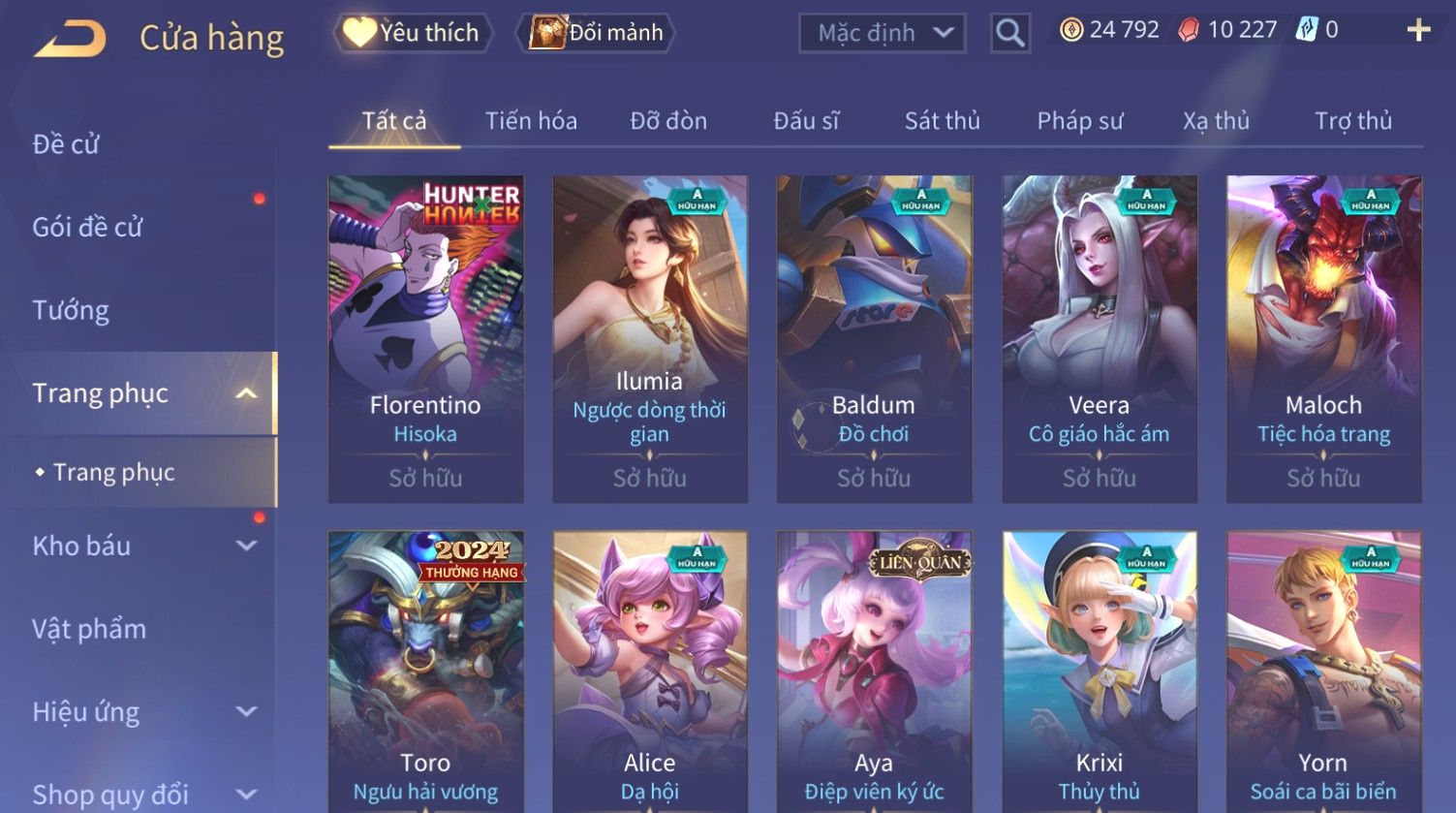Open the Vật phẩm items section
Image resolution: width=1456 pixels, height=813 pixels.
pos(89,629)
